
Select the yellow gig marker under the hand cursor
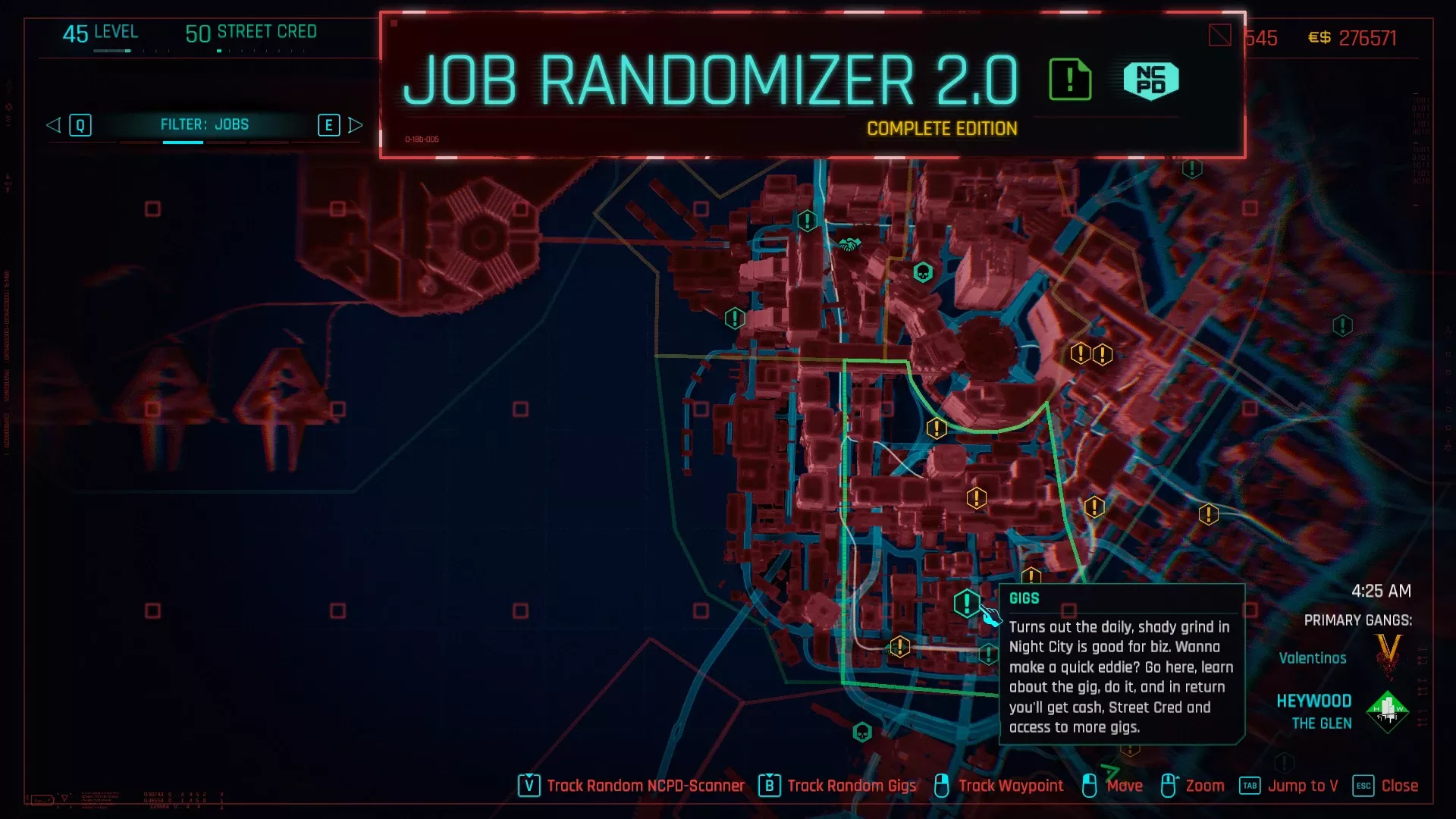tap(965, 604)
